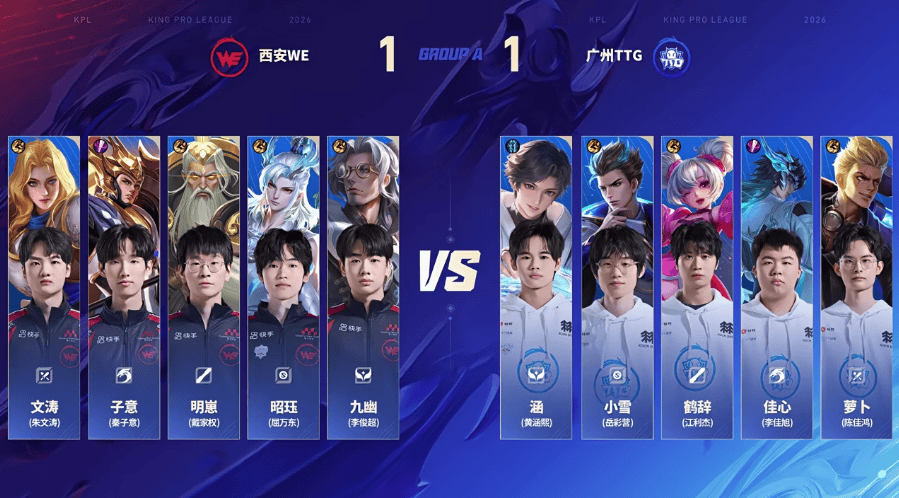Image resolution: width=899 pixels, height=498 pixels.
Task: Pick the 佳心 player card
Action: (x=776, y=288)
